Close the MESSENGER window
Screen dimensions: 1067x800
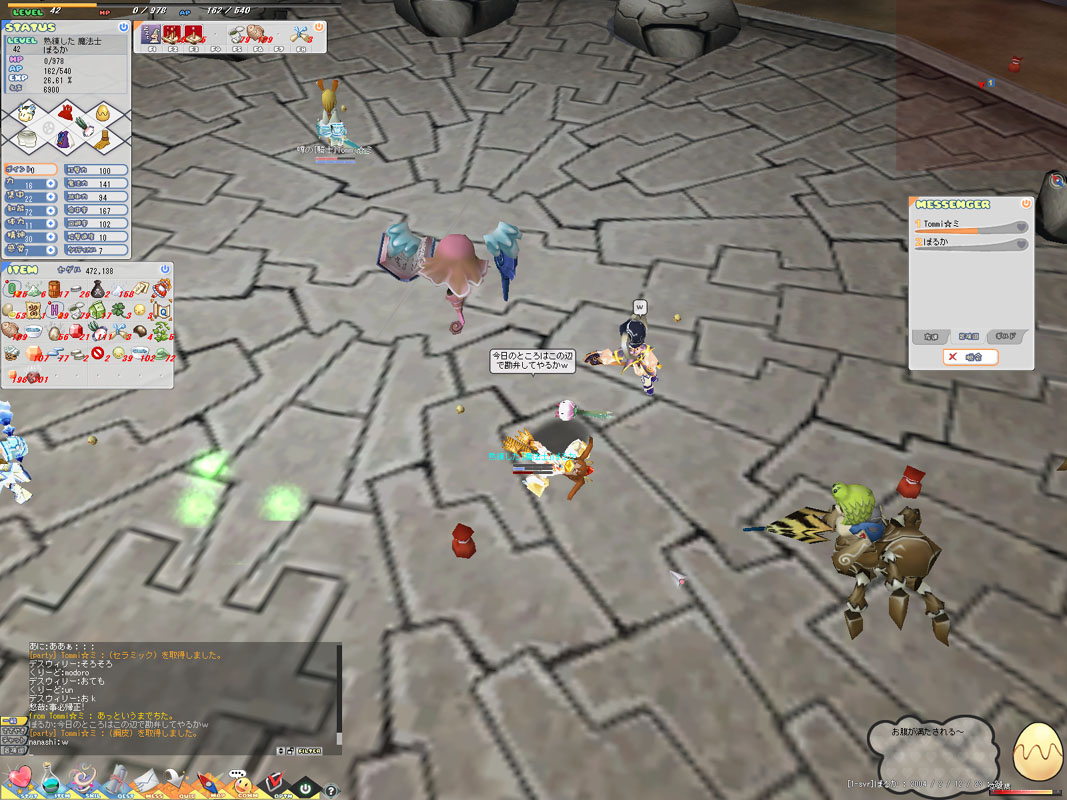tap(1026, 203)
